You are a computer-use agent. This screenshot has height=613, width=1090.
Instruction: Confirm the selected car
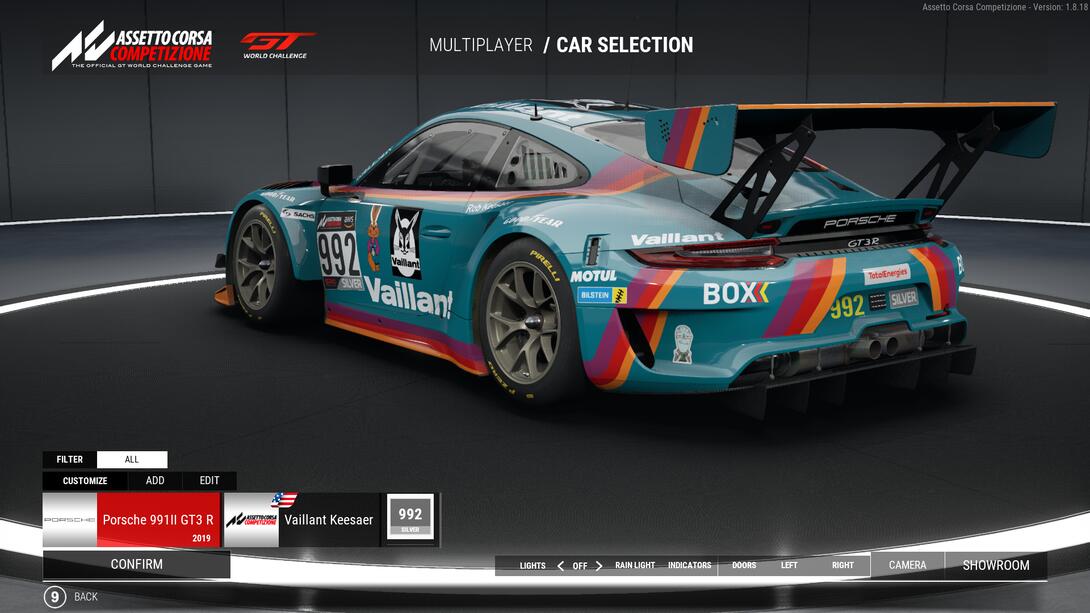[x=136, y=564]
